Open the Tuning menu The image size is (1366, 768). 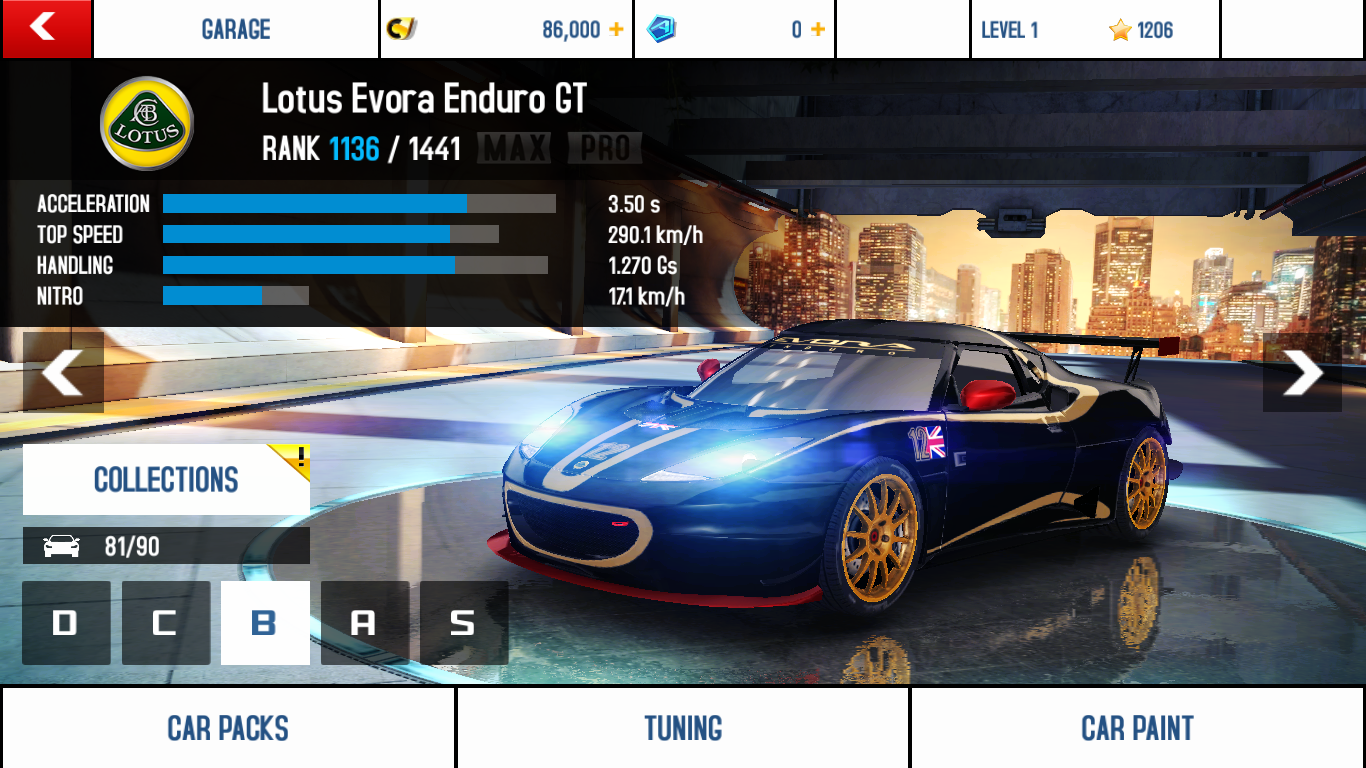coord(683,728)
